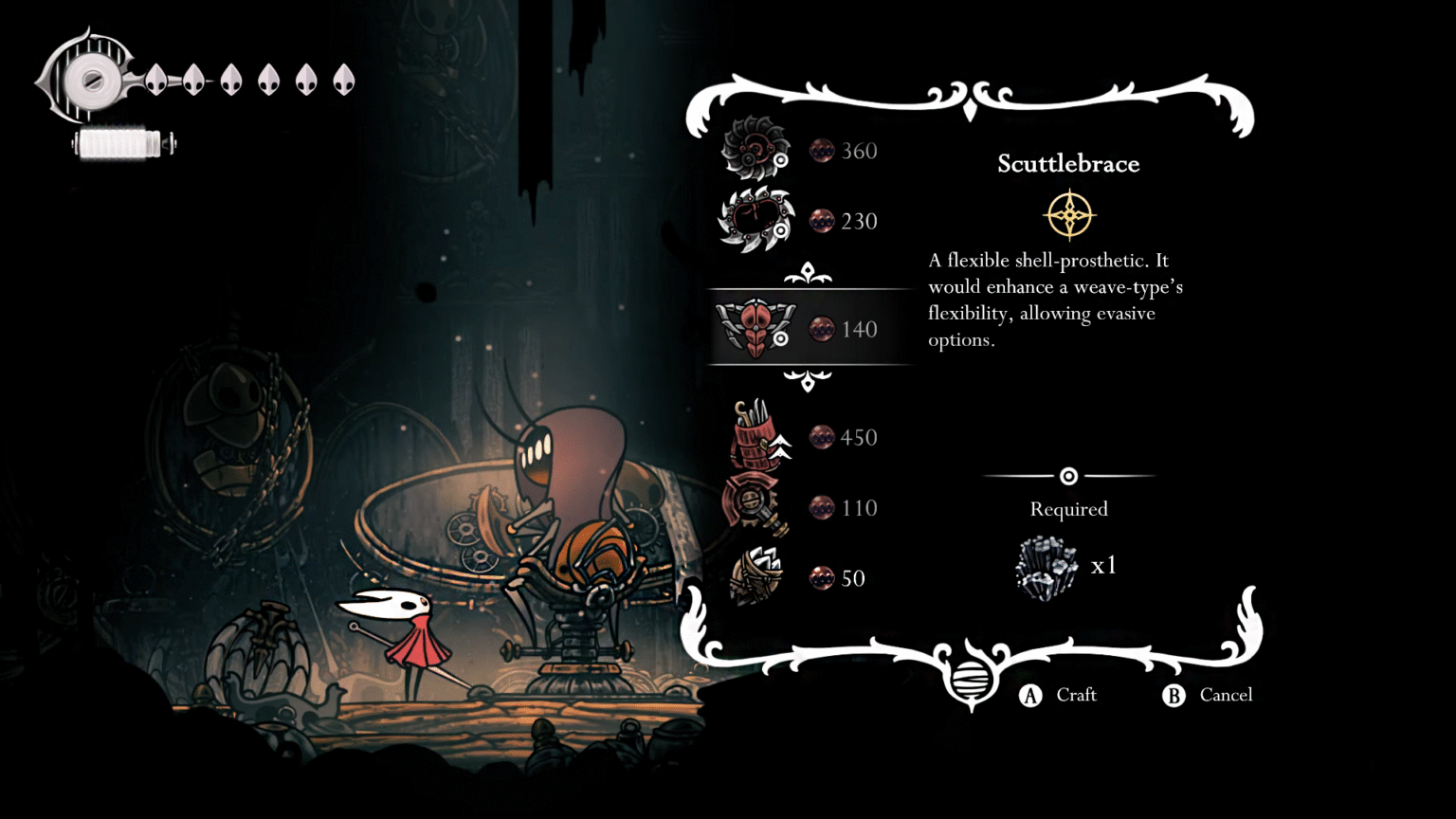Click the Scuttlebrace title text
Viewport: 1456px width, 819px height.
tap(1068, 163)
